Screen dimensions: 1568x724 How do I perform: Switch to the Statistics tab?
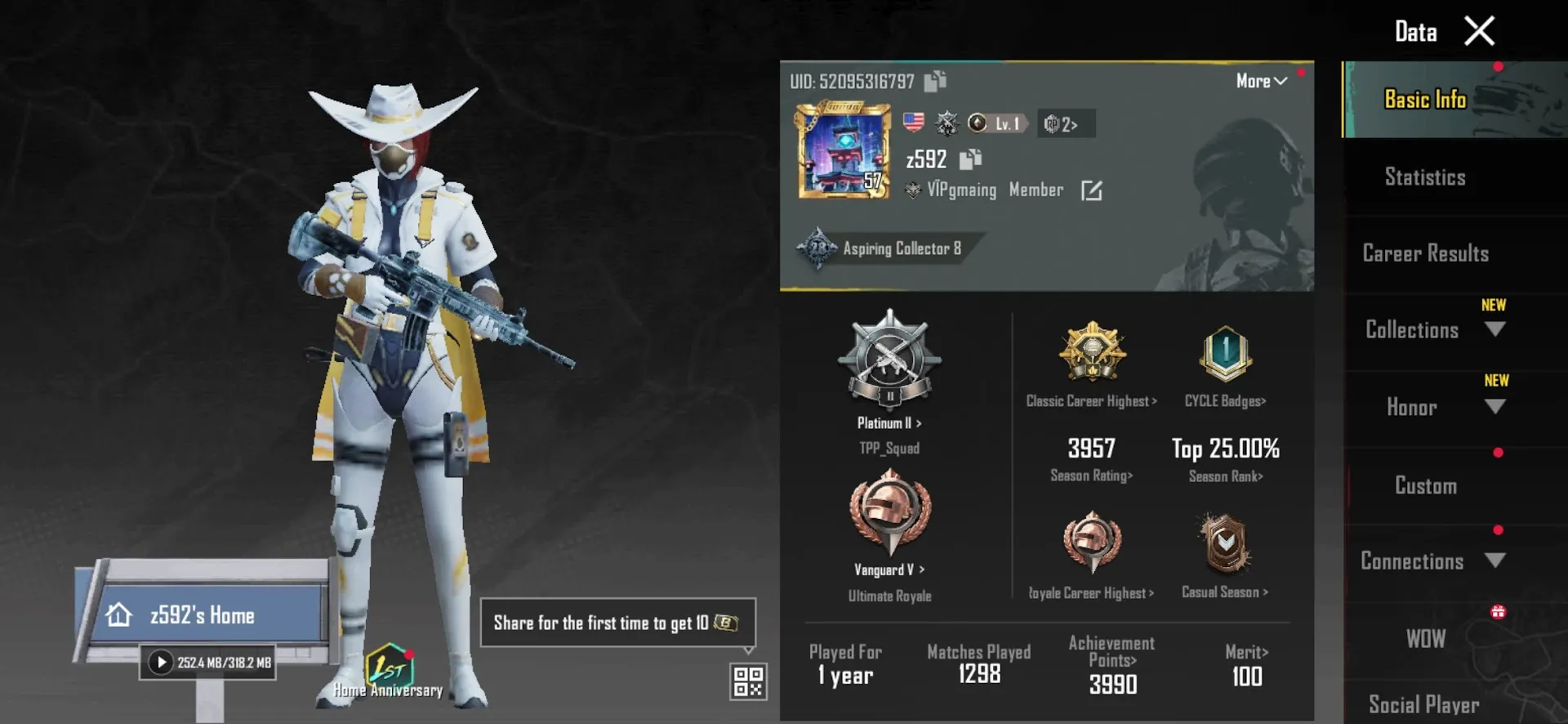click(x=1424, y=177)
